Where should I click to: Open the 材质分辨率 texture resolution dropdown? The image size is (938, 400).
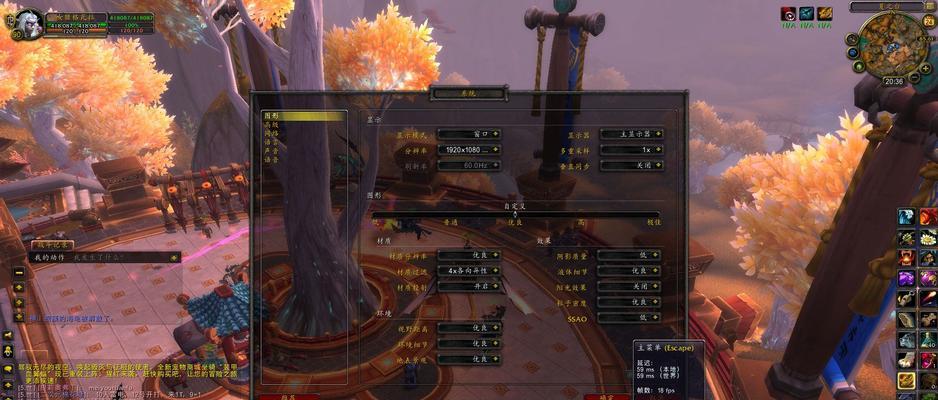point(469,255)
